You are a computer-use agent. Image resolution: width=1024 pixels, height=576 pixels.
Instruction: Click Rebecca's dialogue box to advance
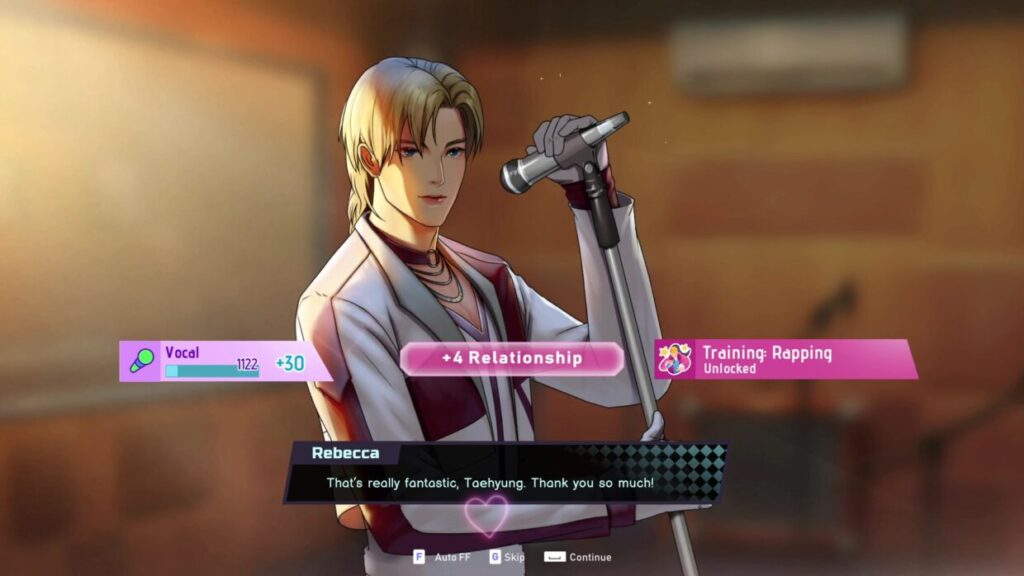point(490,483)
